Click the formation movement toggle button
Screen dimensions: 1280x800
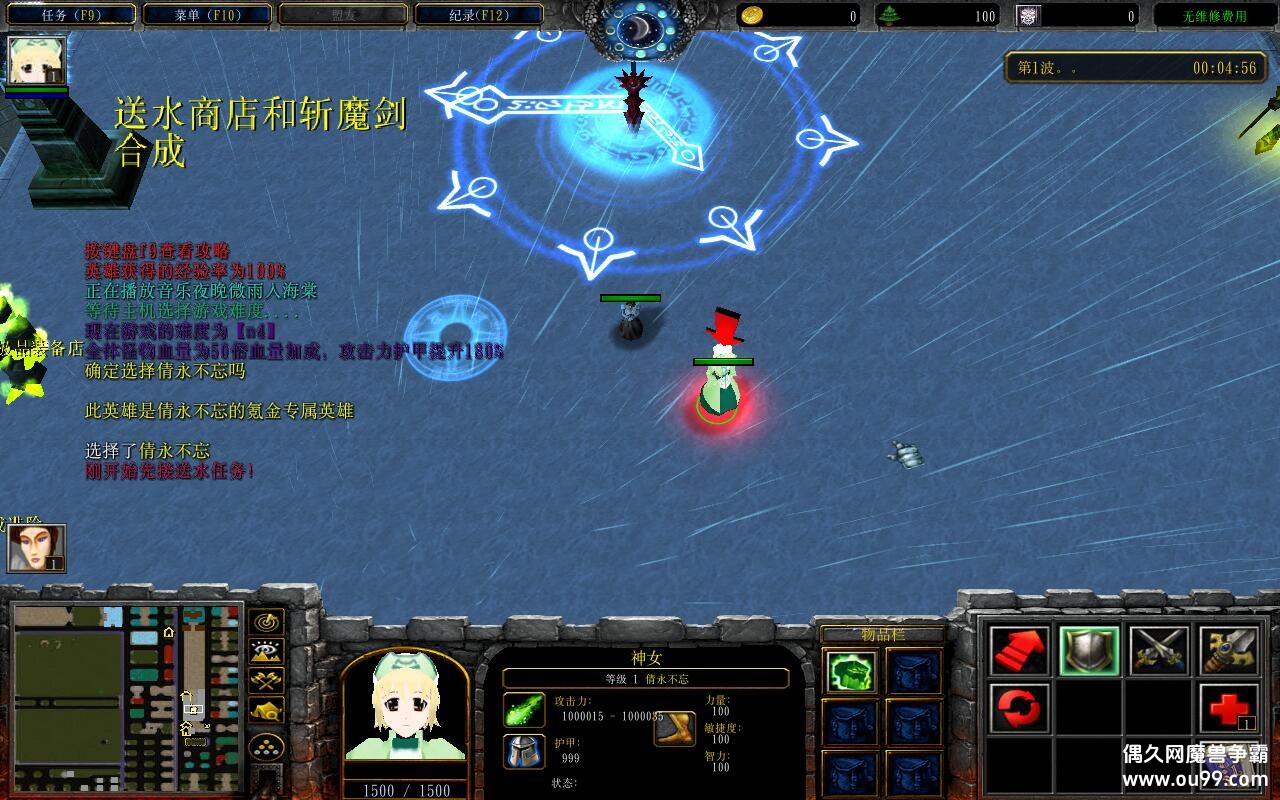pyautogui.click(x=266, y=746)
